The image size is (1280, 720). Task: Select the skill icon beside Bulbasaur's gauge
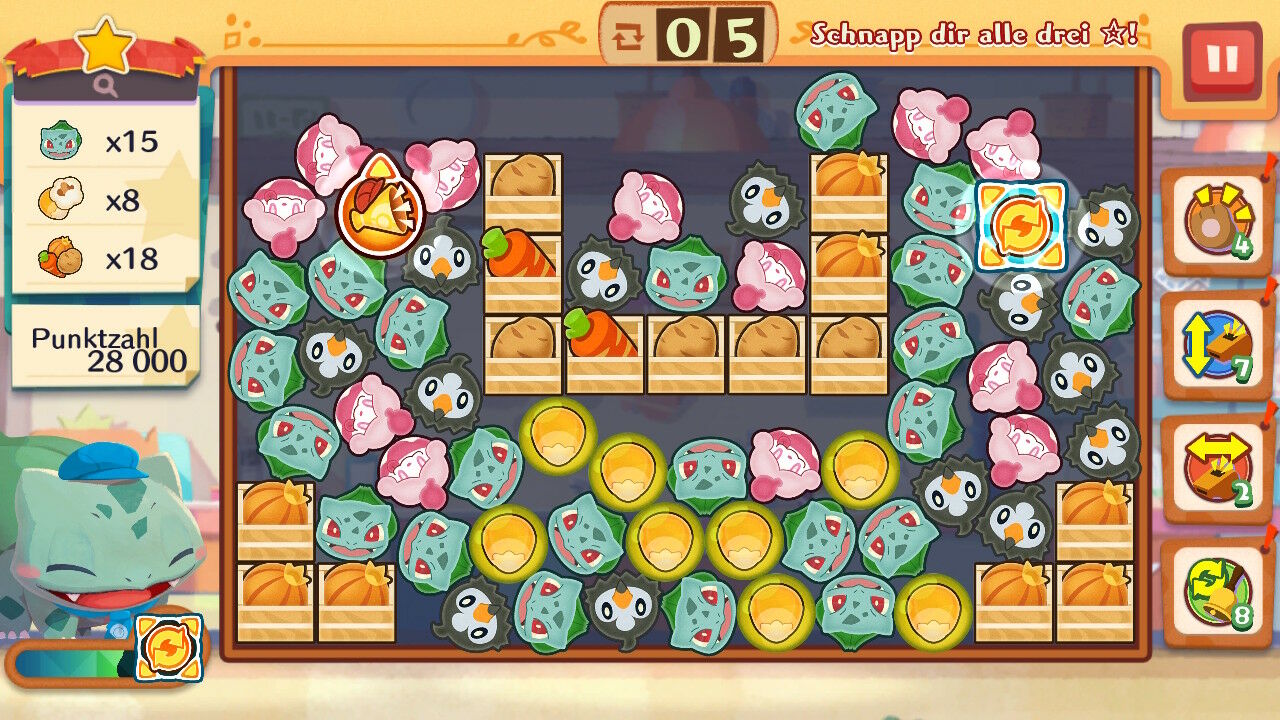pyautogui.click(x=168, y=648)
